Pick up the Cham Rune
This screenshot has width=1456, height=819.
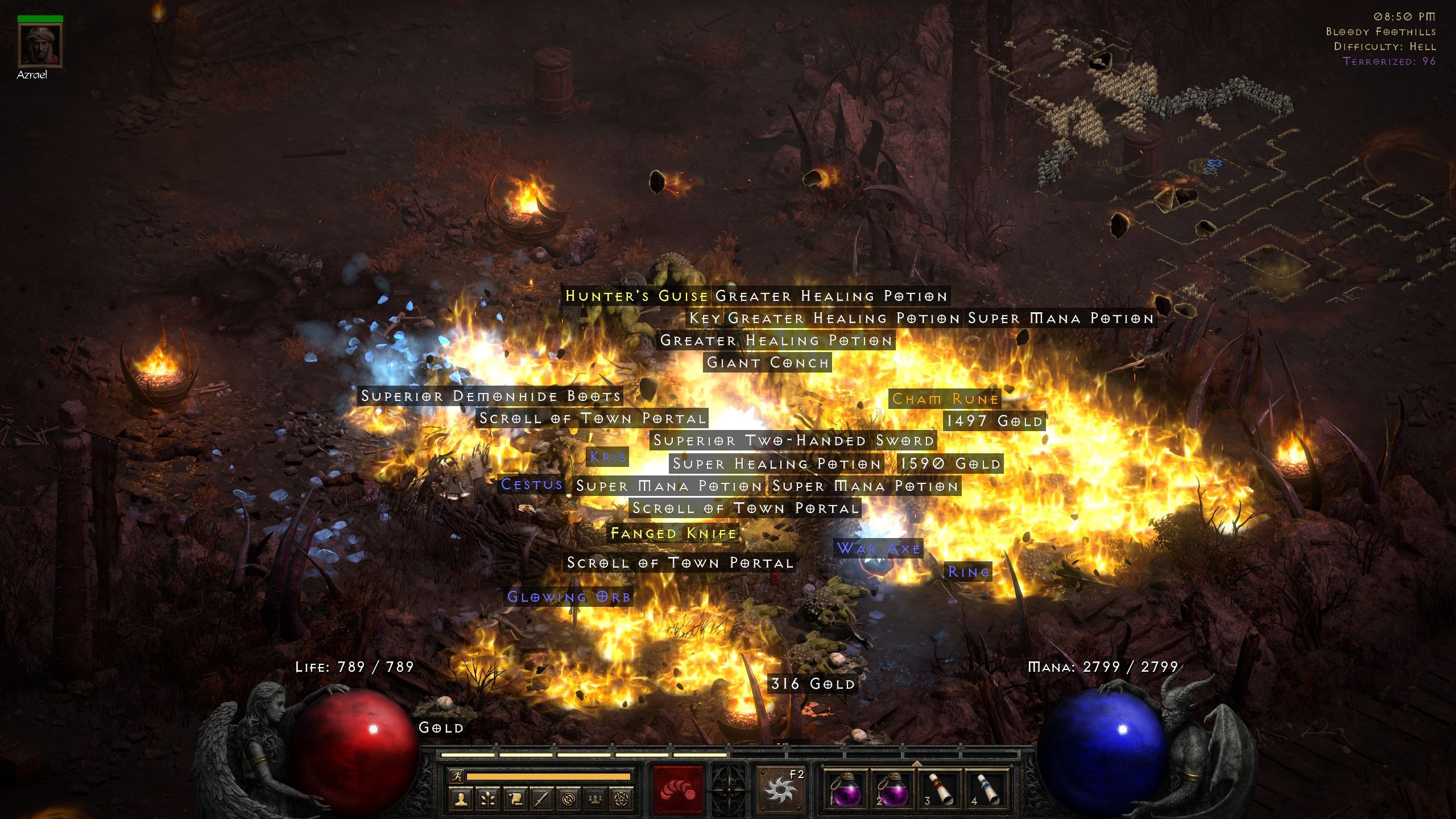(x=944, y=399)
